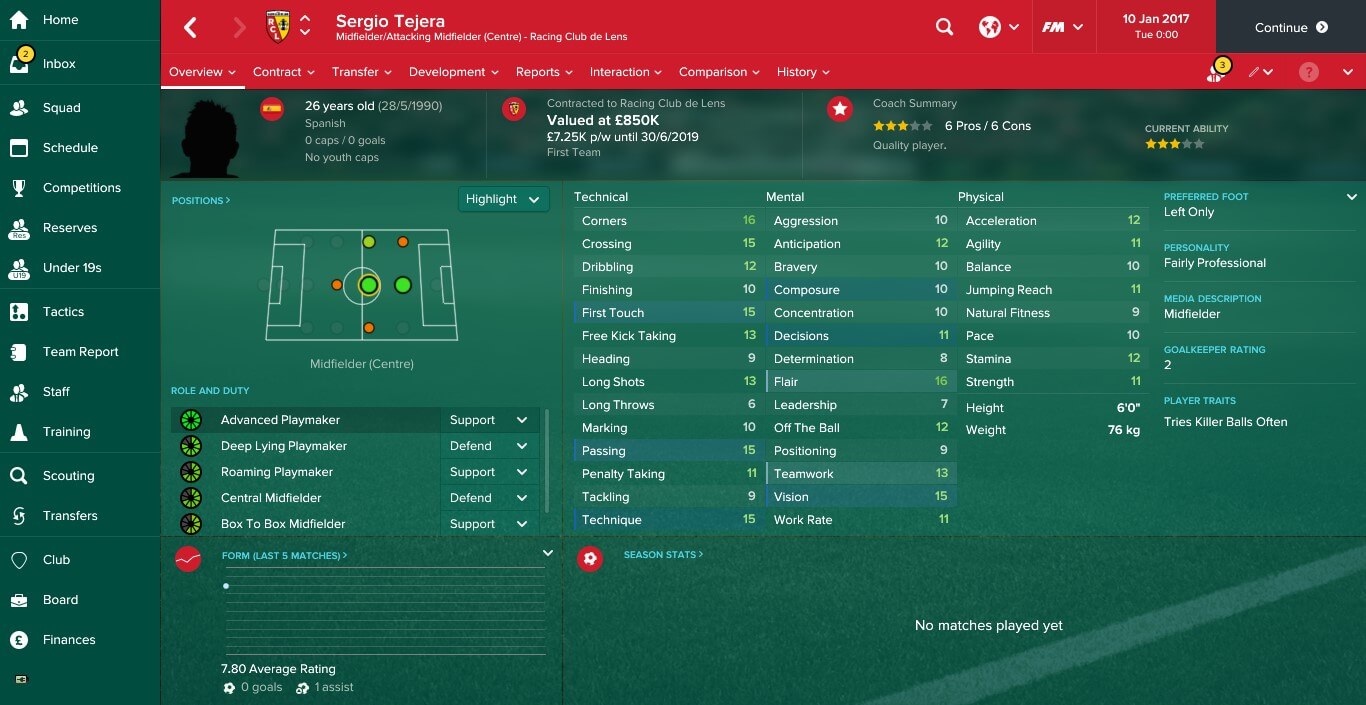
Task: Open the Tactics section
Action: point(63,312)
